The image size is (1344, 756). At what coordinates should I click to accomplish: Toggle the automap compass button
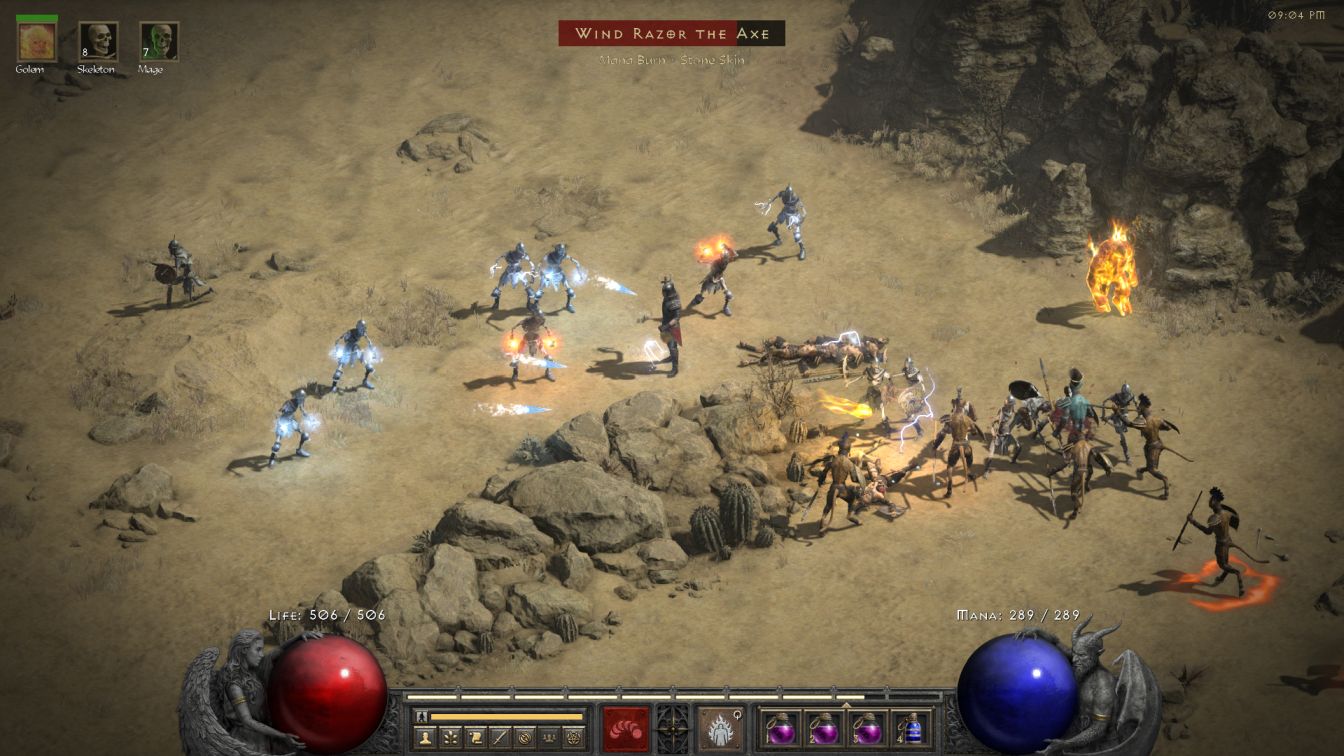pyautogui.click(x=524, y=737)
